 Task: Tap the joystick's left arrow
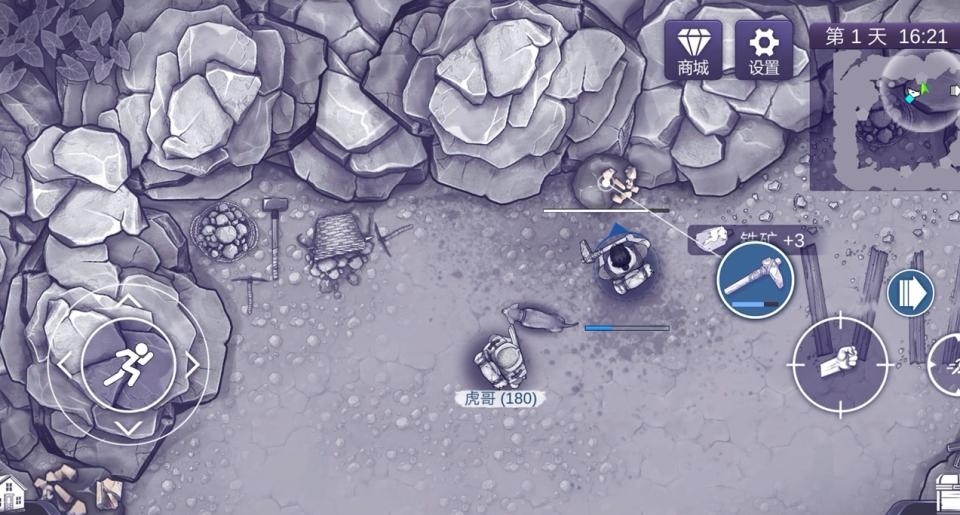(x=66, y=365)
